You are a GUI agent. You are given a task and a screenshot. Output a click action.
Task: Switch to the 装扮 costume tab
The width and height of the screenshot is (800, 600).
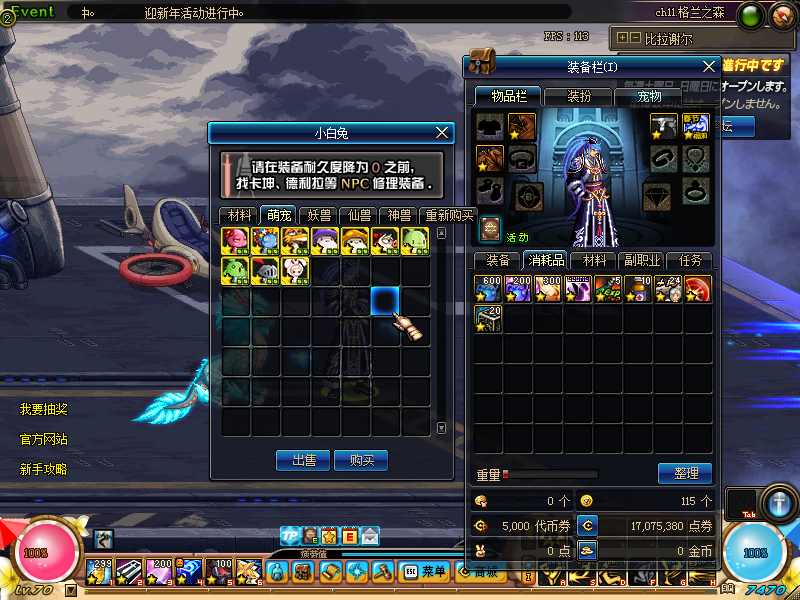(x=579, y=96)
